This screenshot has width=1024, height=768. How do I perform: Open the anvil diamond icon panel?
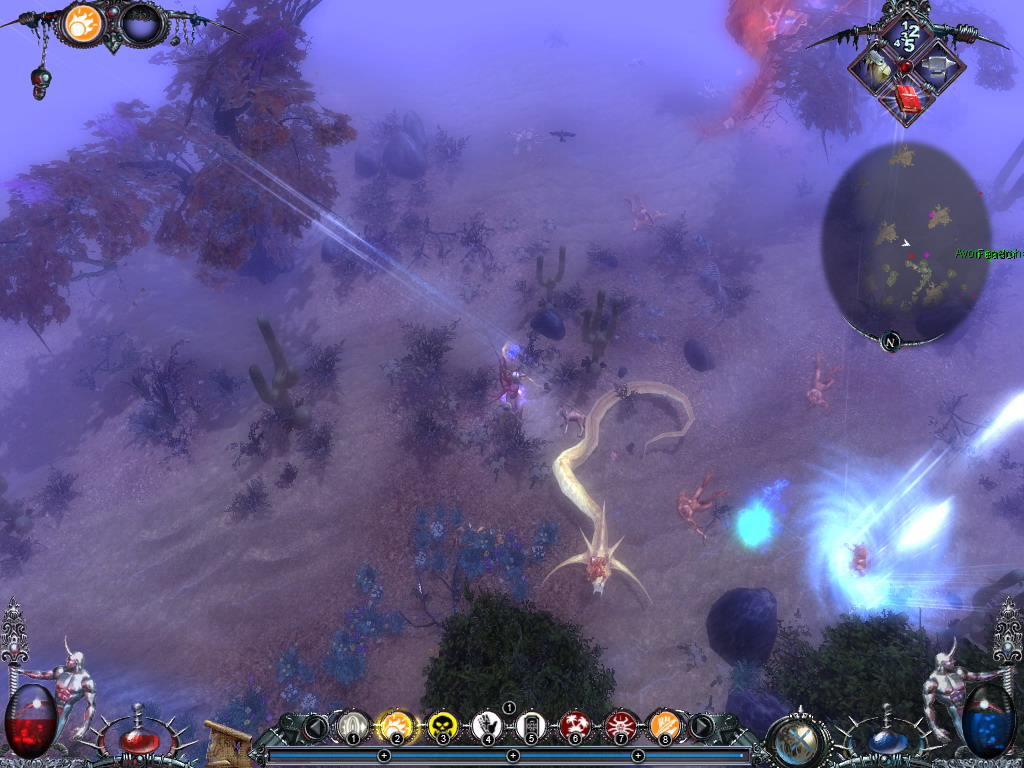(x=936, y=67)
